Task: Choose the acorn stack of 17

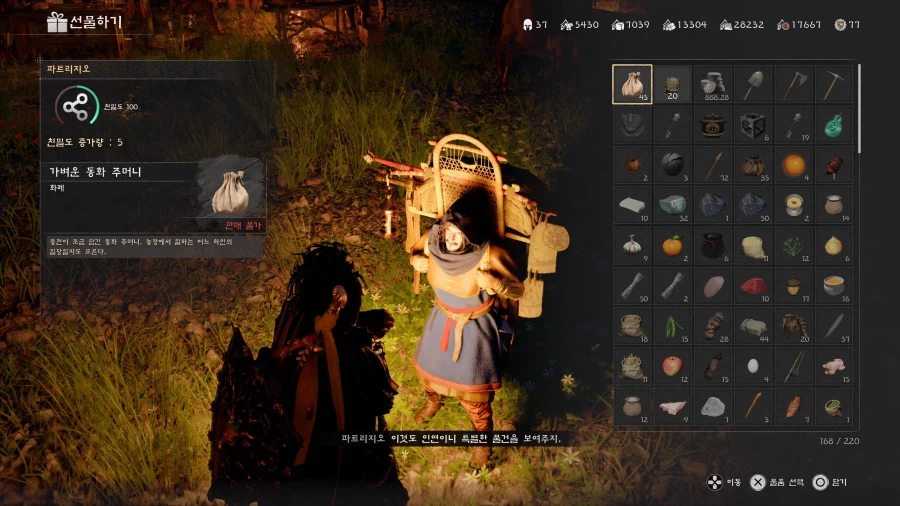Action: pos(793,287)
